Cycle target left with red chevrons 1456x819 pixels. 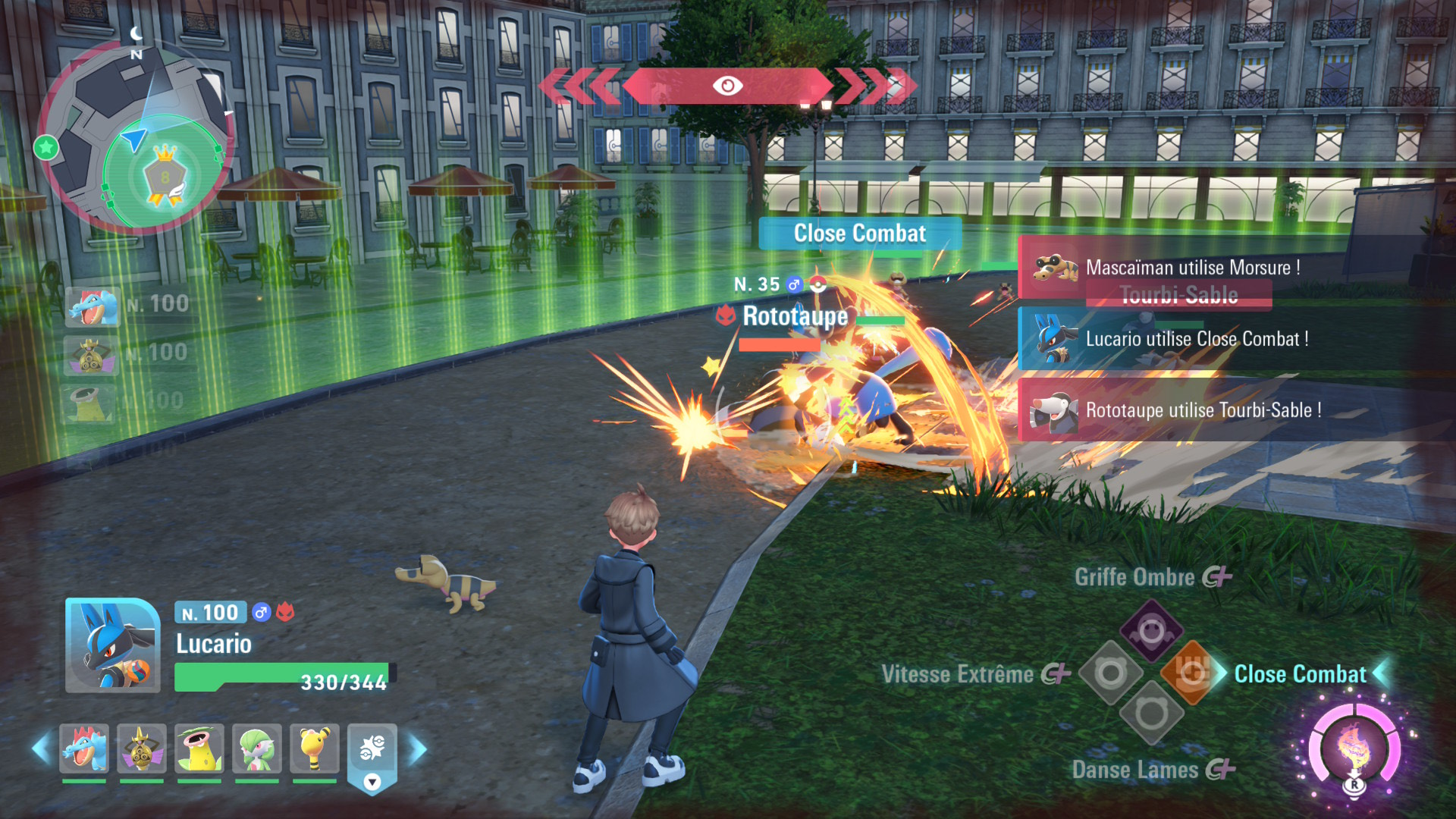(x=580, y=86)
